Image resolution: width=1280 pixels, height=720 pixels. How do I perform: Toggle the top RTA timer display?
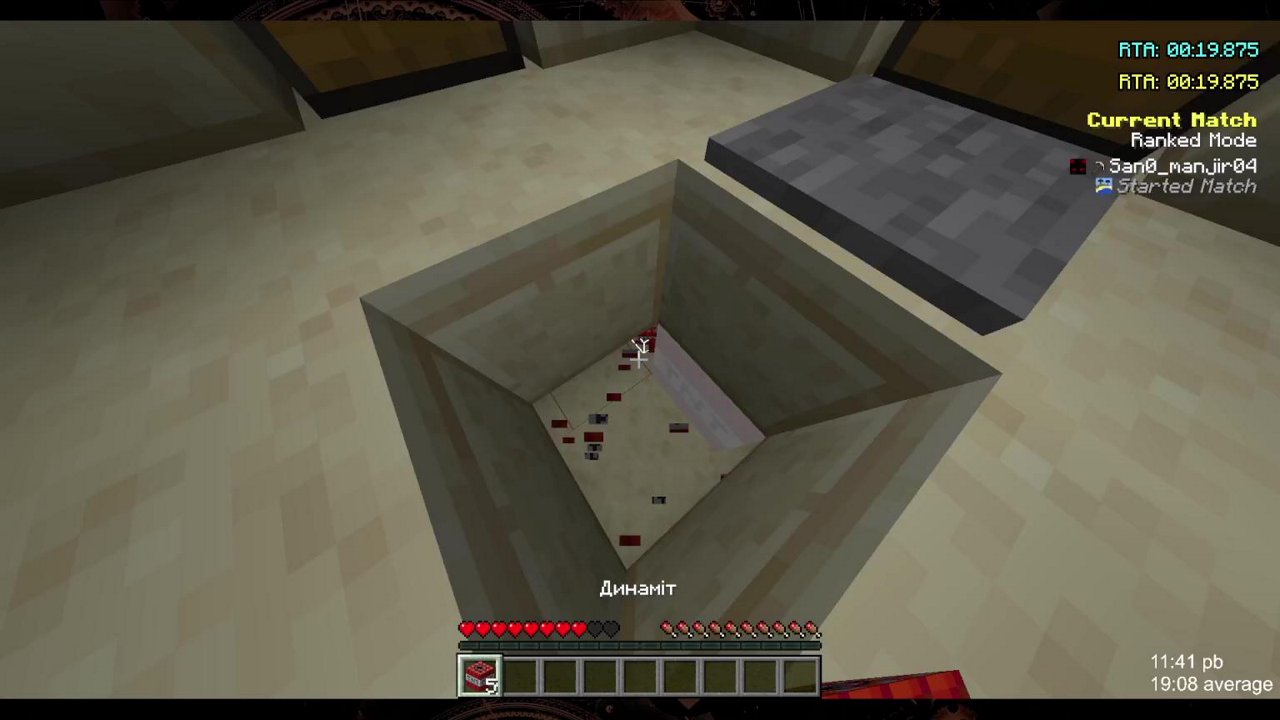[1188, 49]
